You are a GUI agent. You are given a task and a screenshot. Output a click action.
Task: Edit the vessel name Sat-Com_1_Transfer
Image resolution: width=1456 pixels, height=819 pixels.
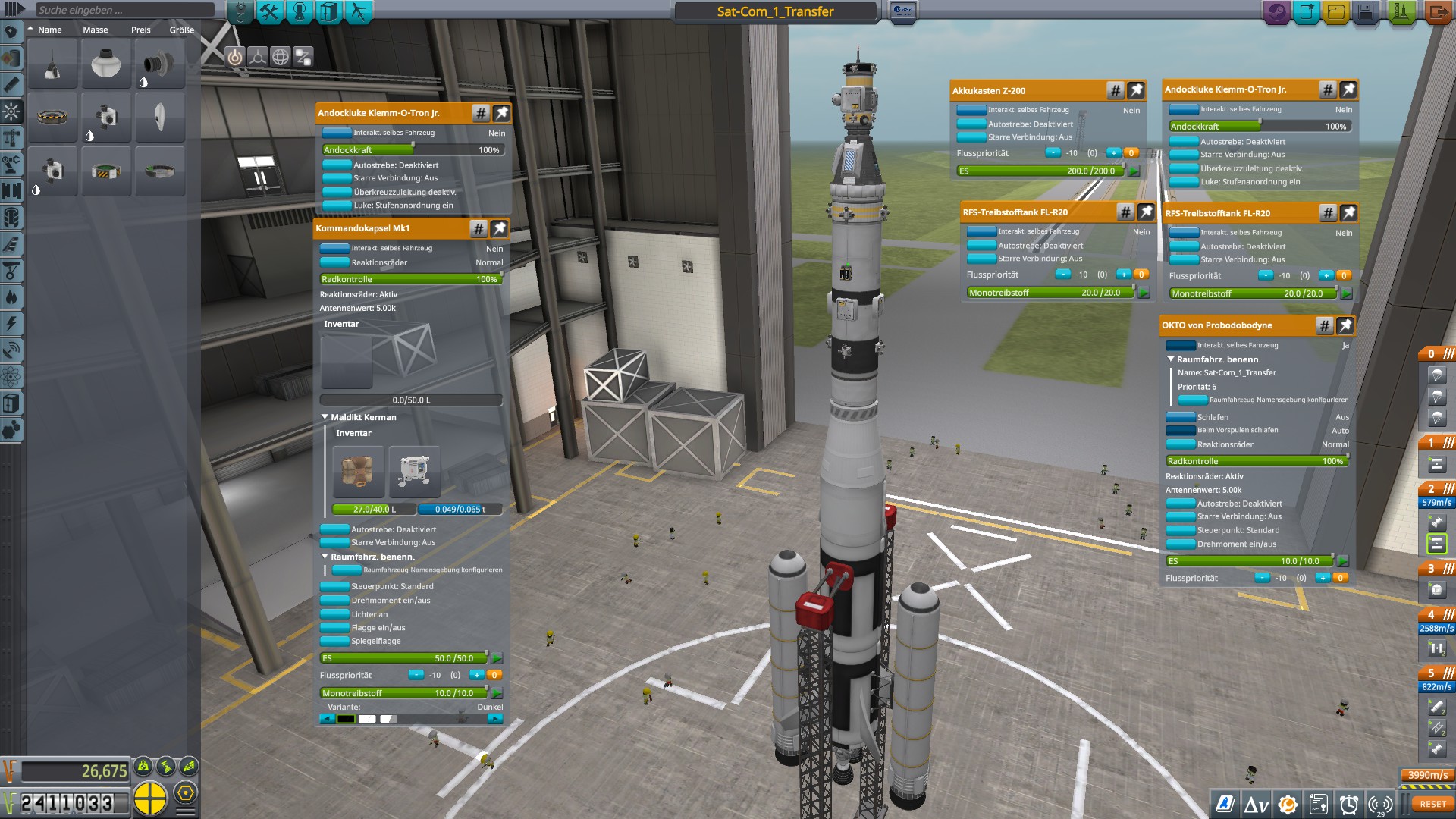[x=775, y=11]
